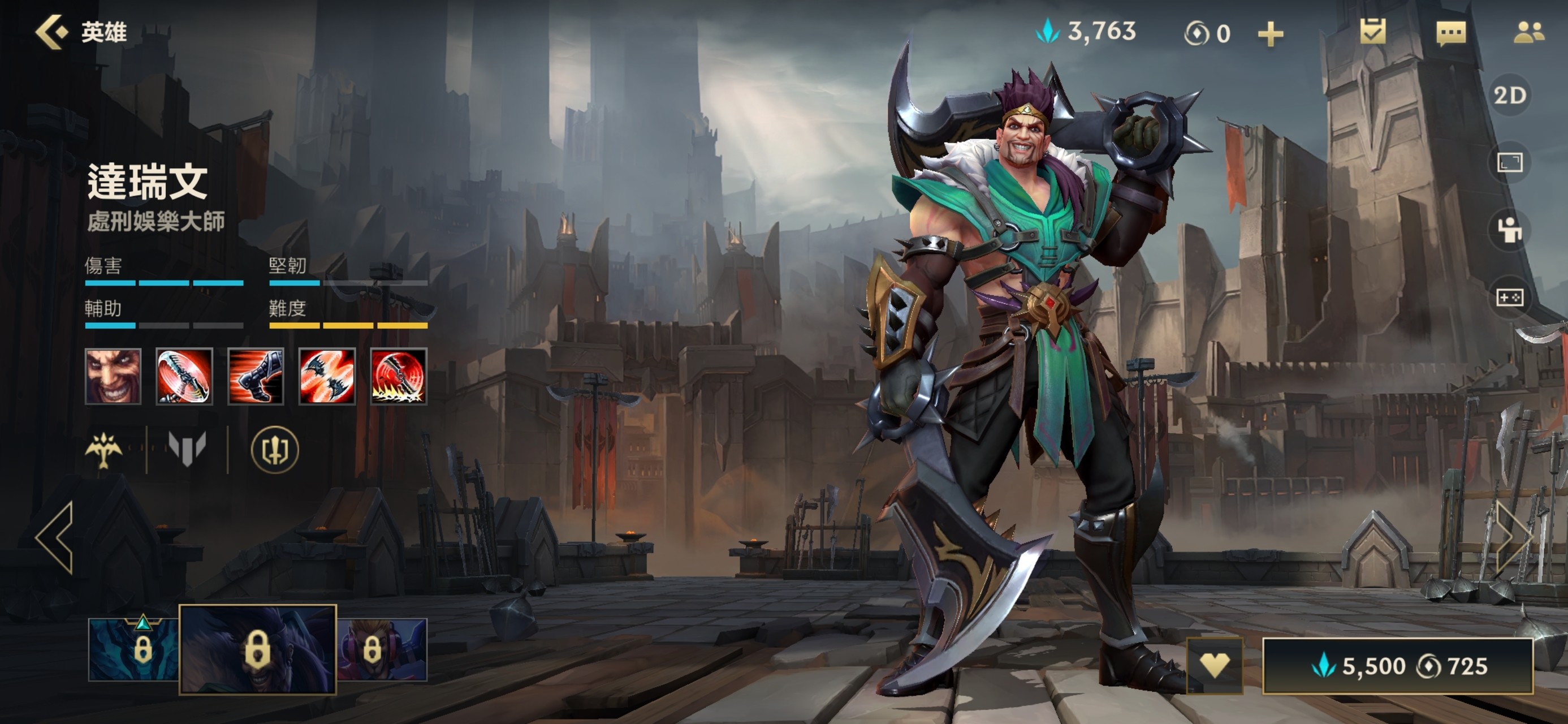The width and height of the screenshot is (1568, 724).
Task: View the boot dash ability icon
Action: click(256, 376)
